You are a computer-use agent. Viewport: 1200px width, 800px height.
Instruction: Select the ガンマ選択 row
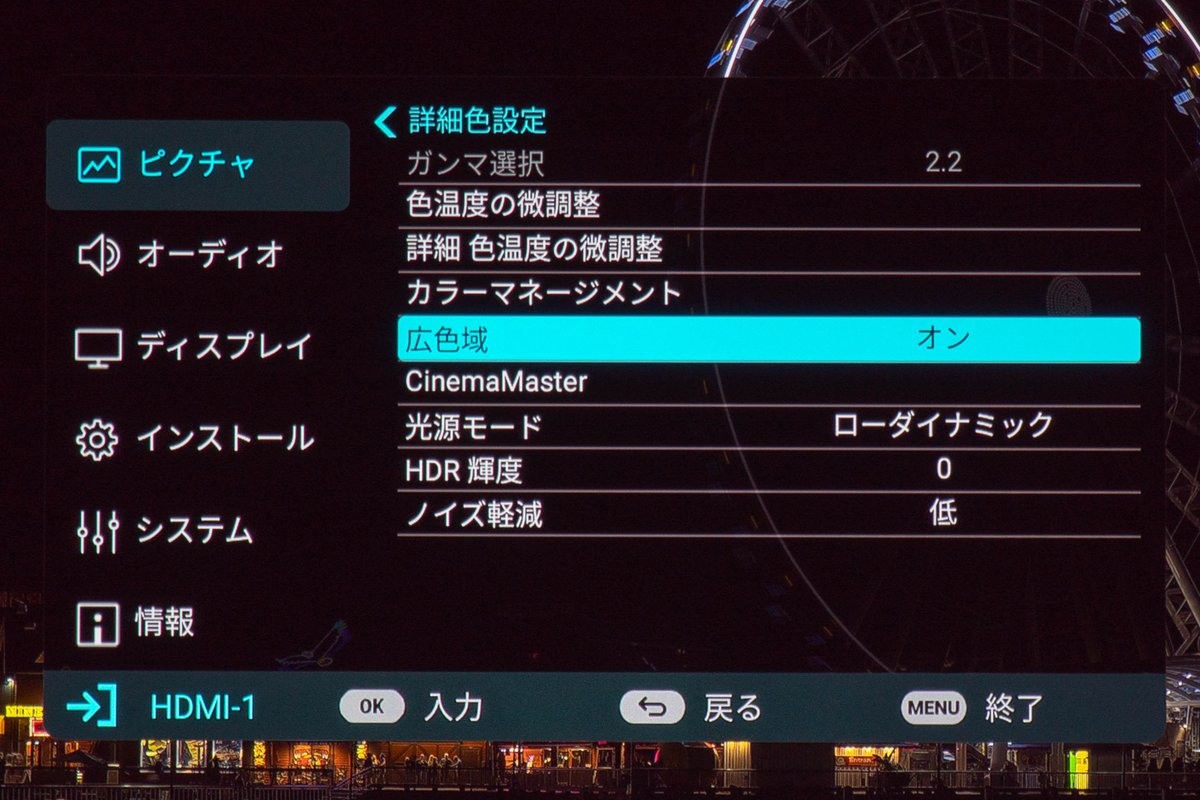pos(768,163)
